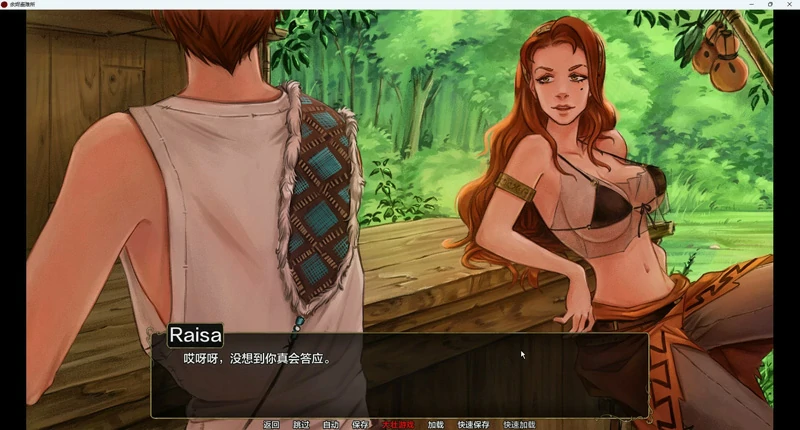Open the 加载 (load) menu

(435, 425)
